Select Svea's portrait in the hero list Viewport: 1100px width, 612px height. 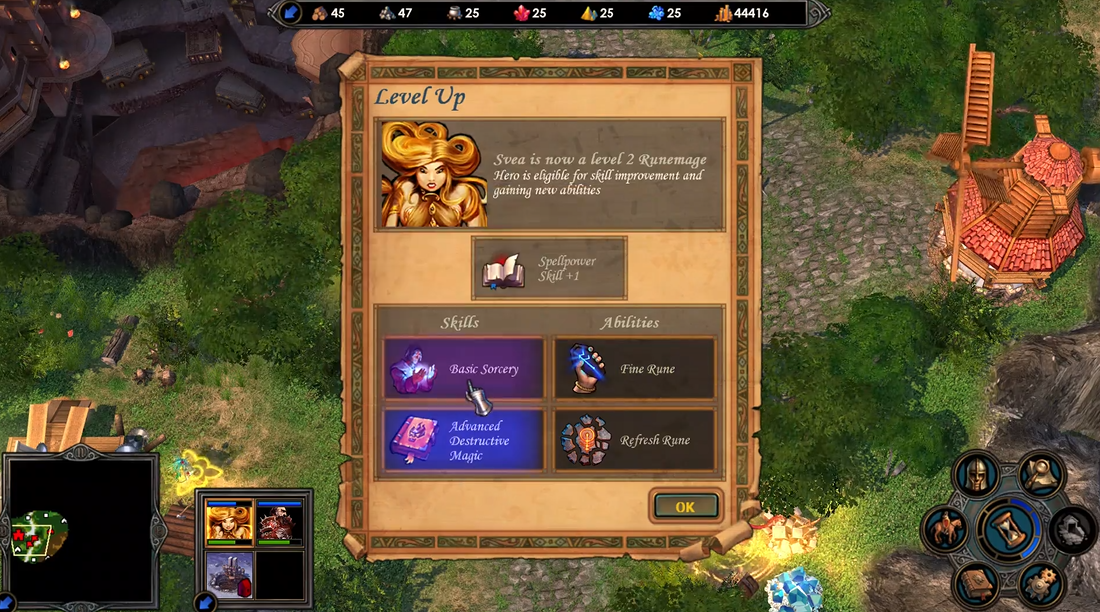pos(229,522)
